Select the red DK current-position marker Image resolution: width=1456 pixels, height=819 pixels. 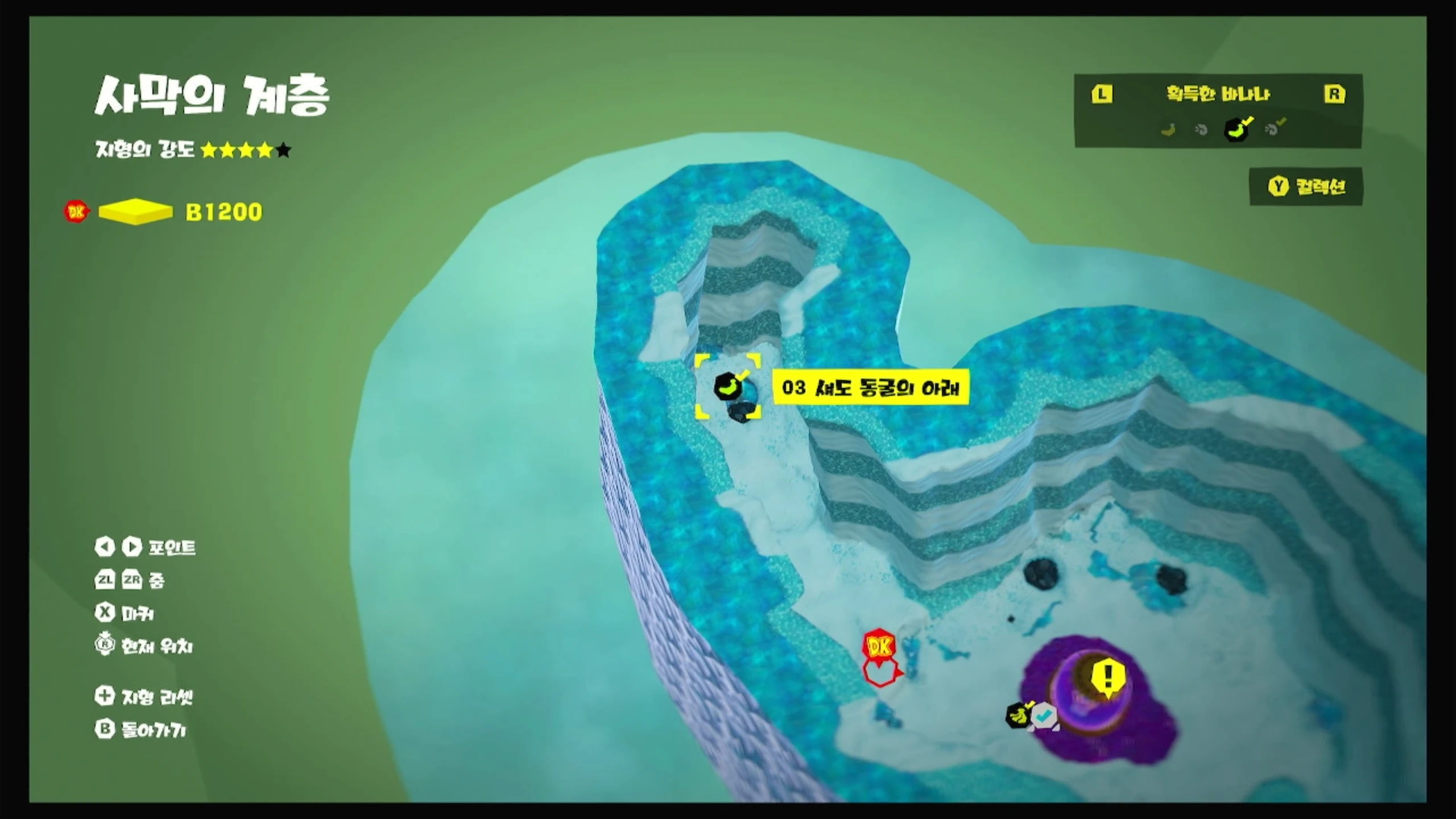(879, 647)
